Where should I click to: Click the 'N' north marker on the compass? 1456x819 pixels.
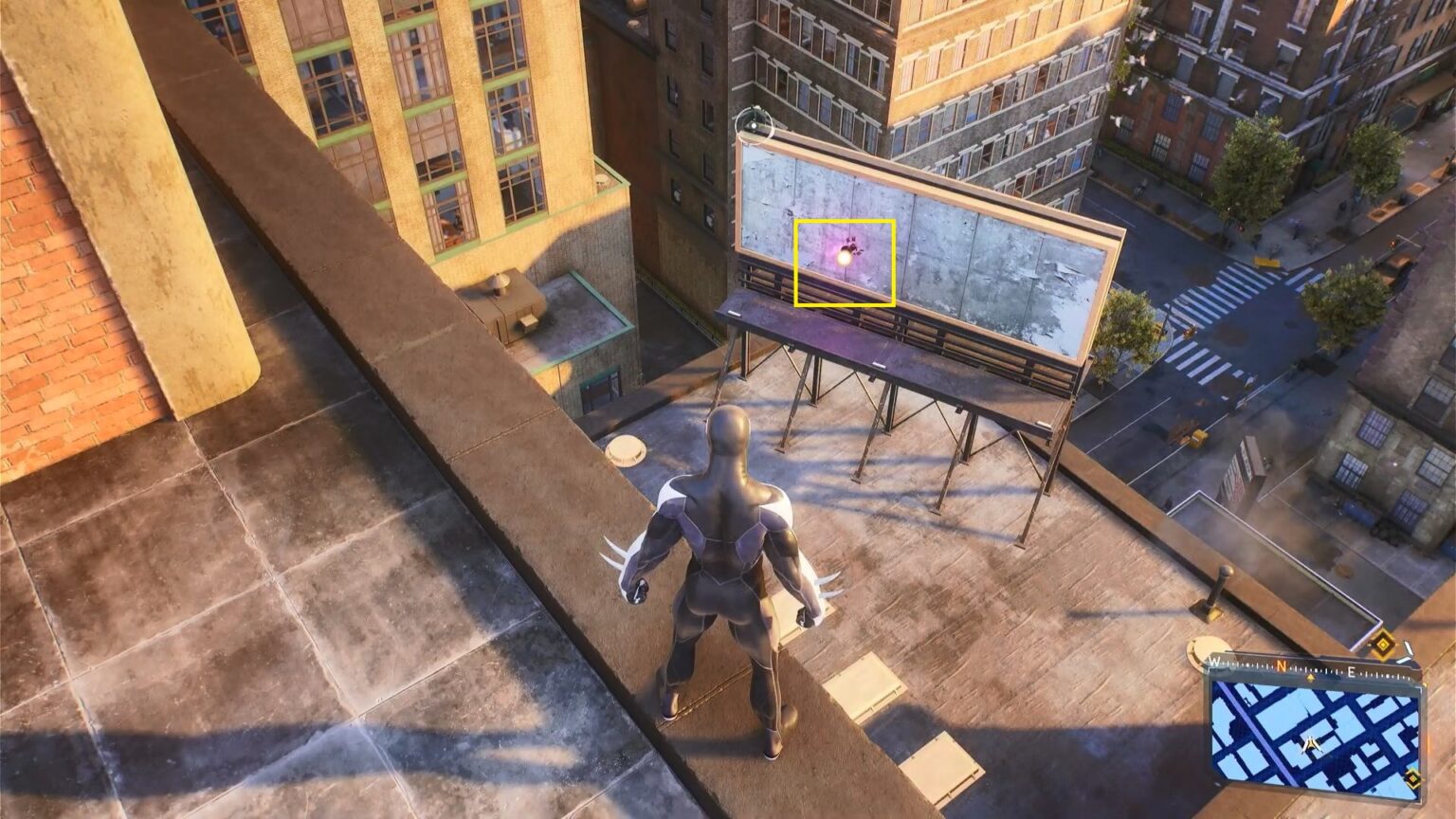tap(1282, 664)
